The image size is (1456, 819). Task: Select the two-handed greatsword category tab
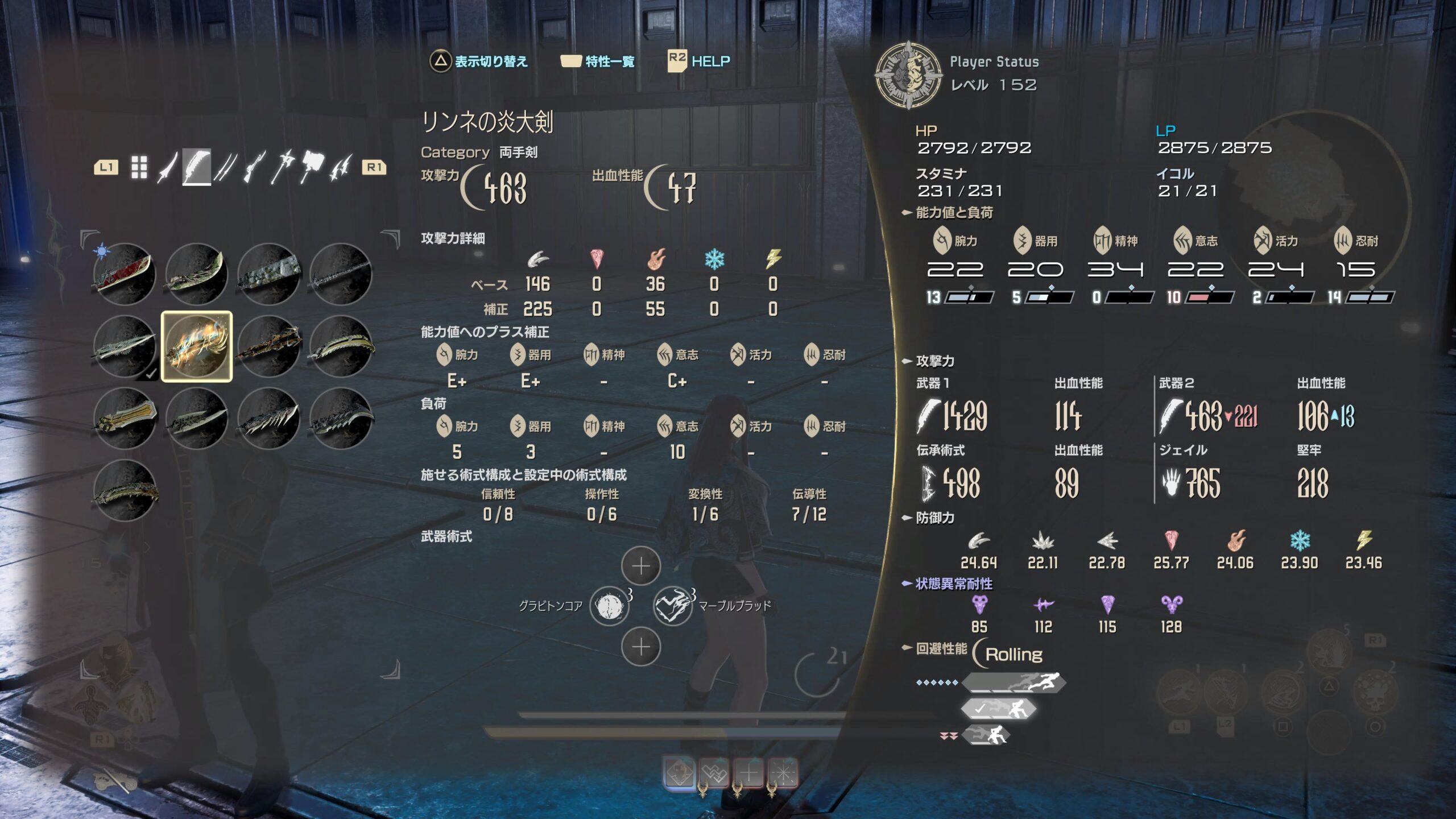pyautogui.click(x=196, y=167)
